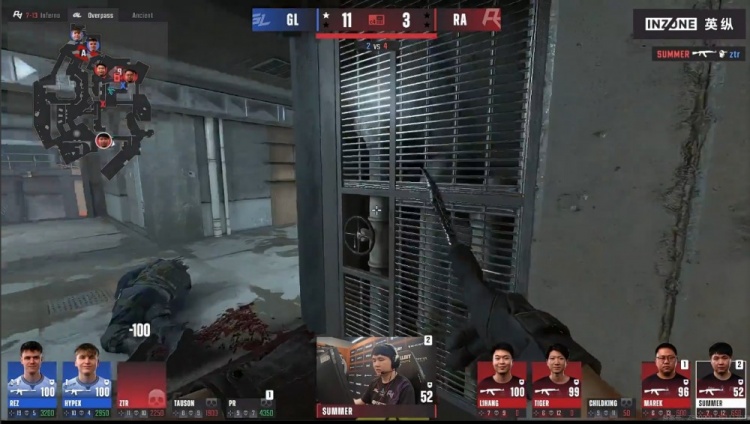750x424 pixels.
Task: Click the SUMMER killed ztr killfeed entry
Action: (x=698, y=53)
